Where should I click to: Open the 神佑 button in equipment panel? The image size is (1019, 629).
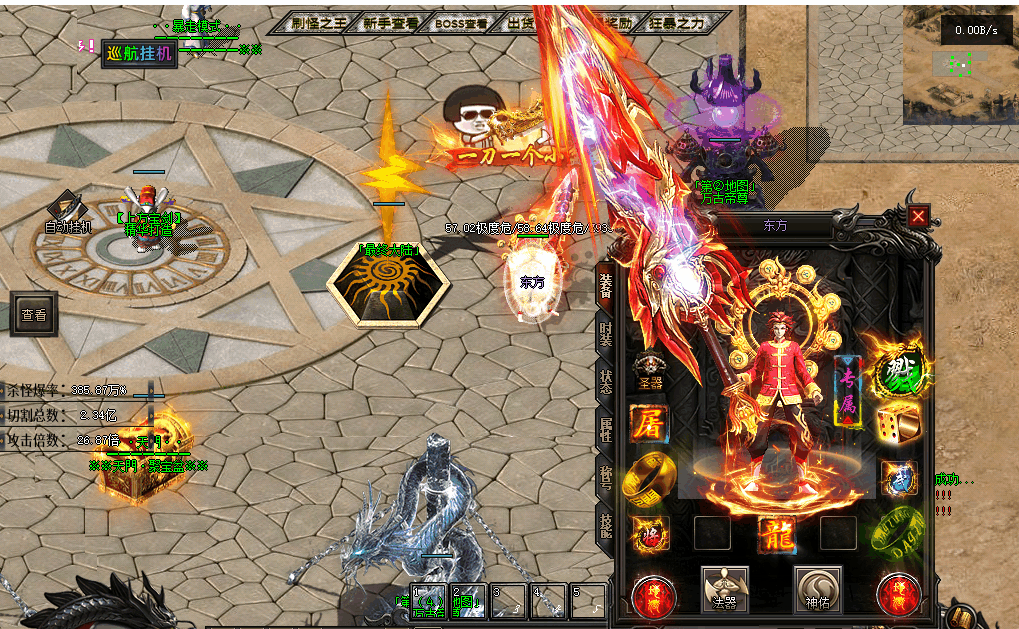(817, 590)
